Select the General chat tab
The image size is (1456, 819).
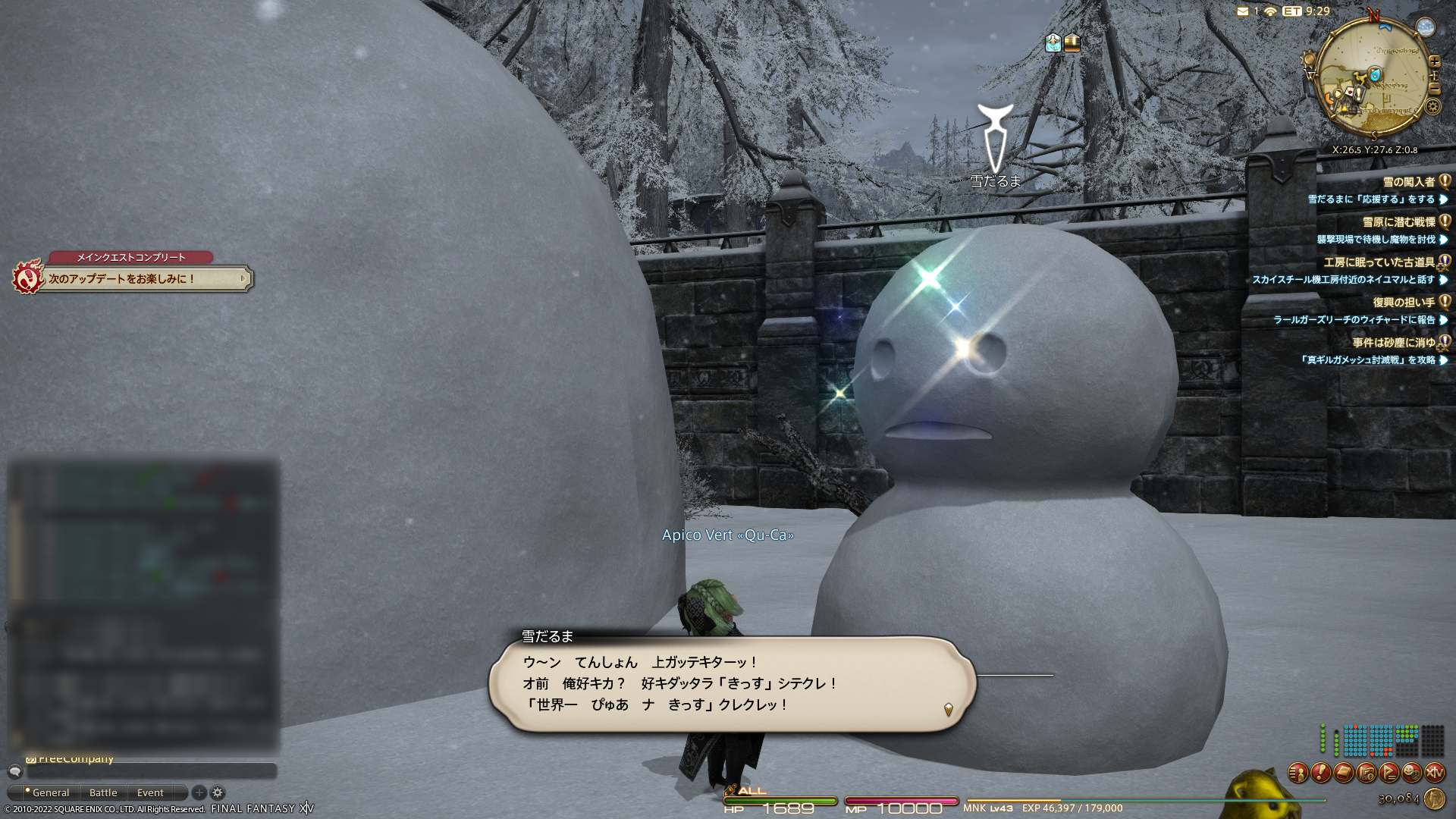tap(50, 792)
